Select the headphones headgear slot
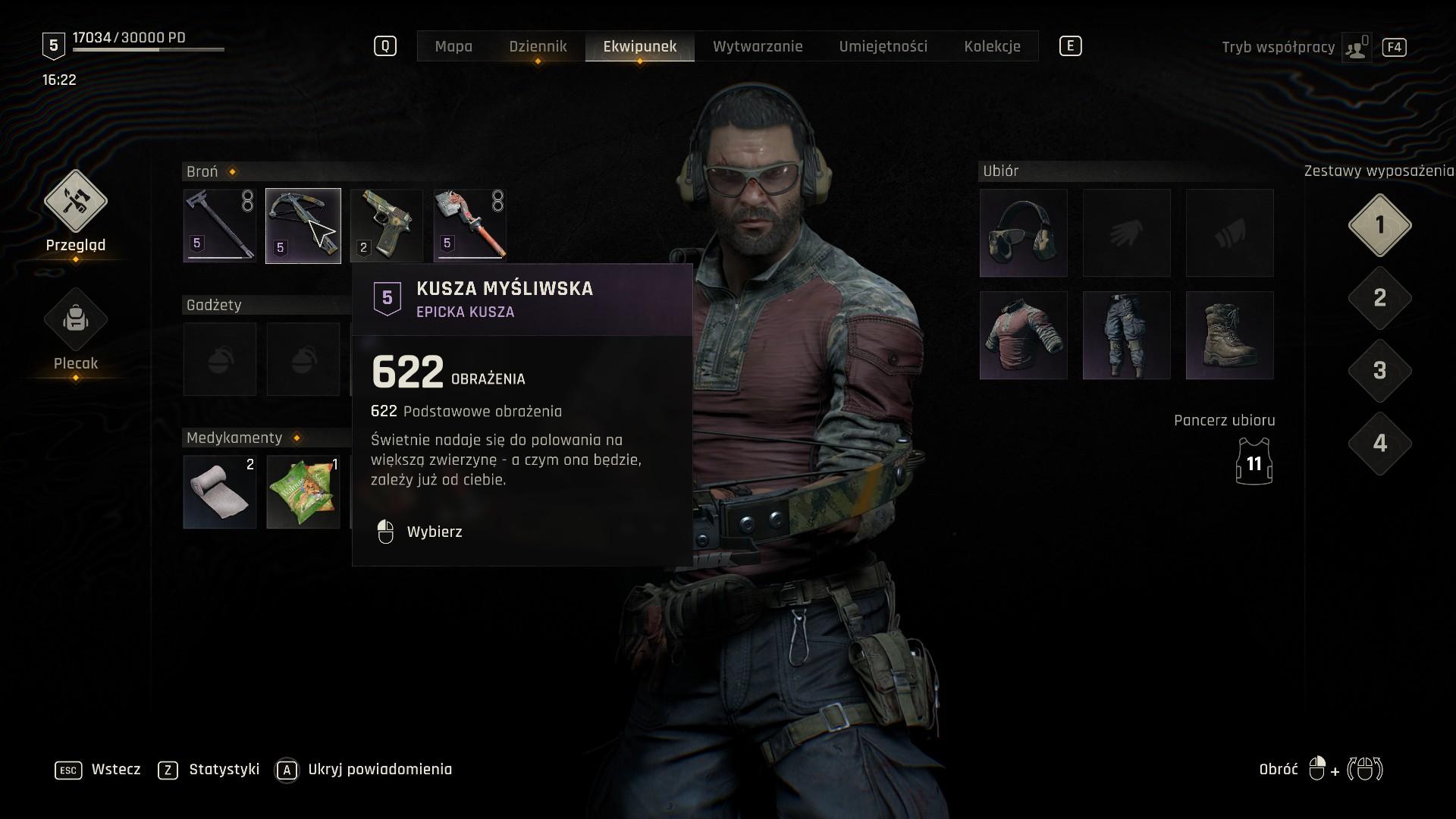The image size is (1456, 819). pyautogui.click(x=1023, y=233)
